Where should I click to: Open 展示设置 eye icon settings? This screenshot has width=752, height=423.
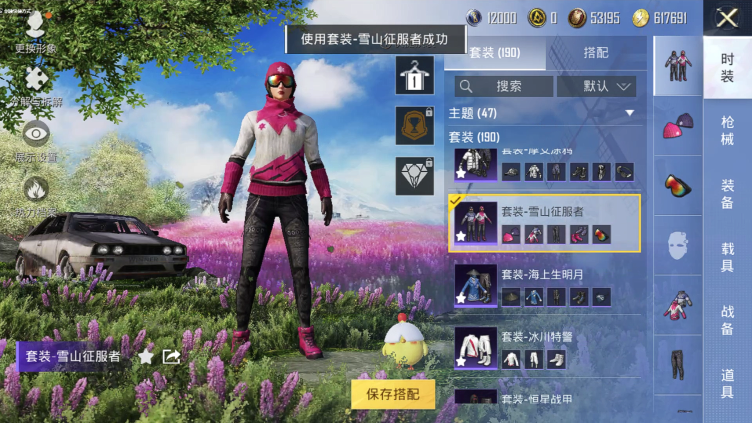pos(36,140)
